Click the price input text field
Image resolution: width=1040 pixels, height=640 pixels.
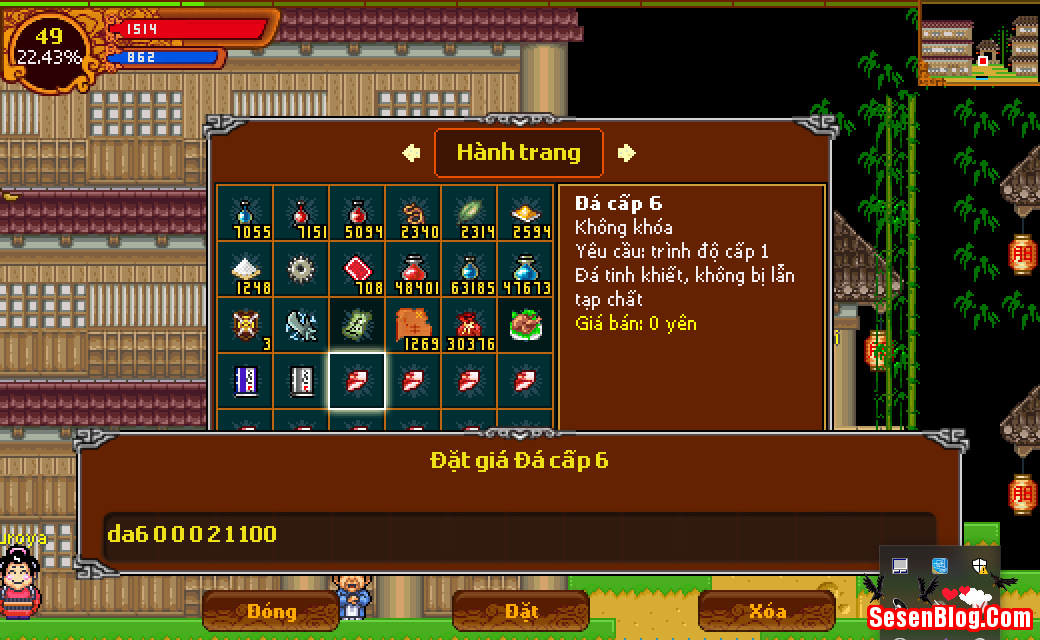pyautogui.click(x=519, y=534)
